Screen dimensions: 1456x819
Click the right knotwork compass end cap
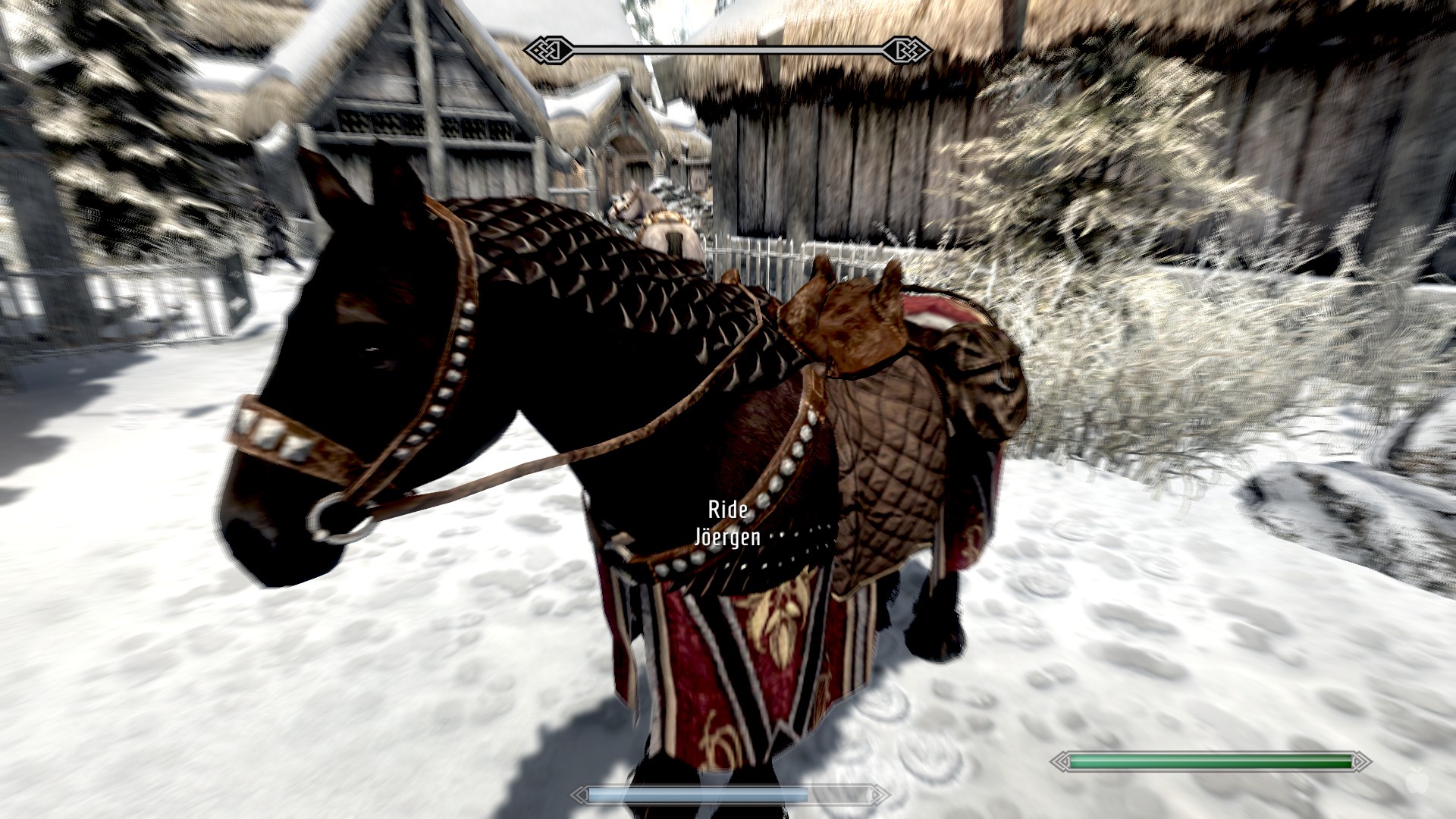point(907,49)
